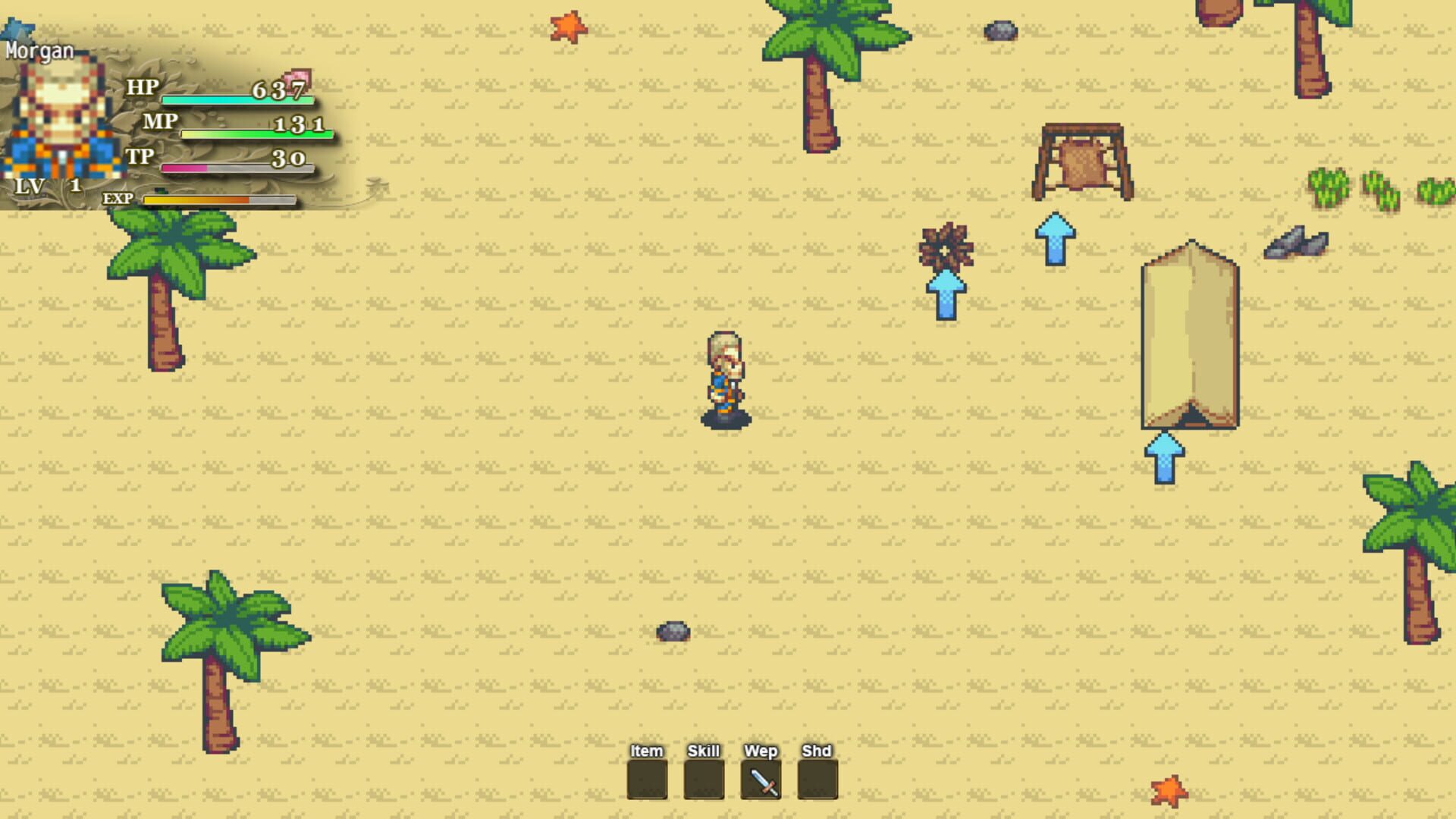This screenshot has width=1456, height=819.
Task: Click the gray rock near the bottom center
Action: click(673, 631)
